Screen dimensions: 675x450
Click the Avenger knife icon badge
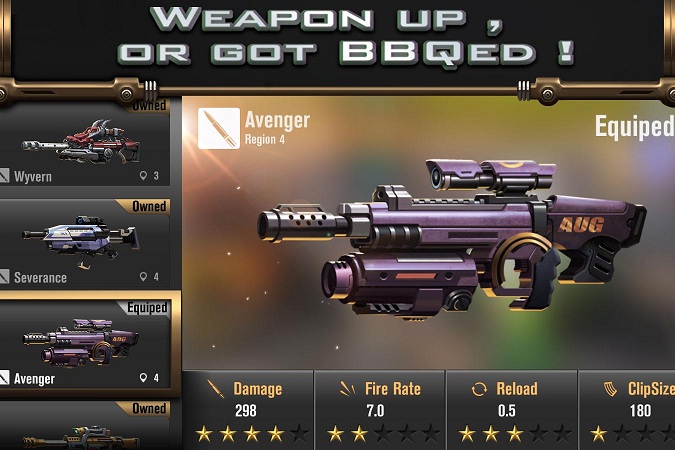(219, 128)
